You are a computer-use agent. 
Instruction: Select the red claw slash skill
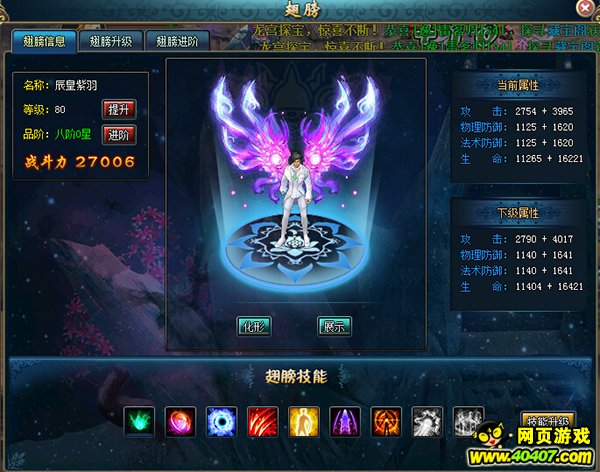[x=262, y=421]
